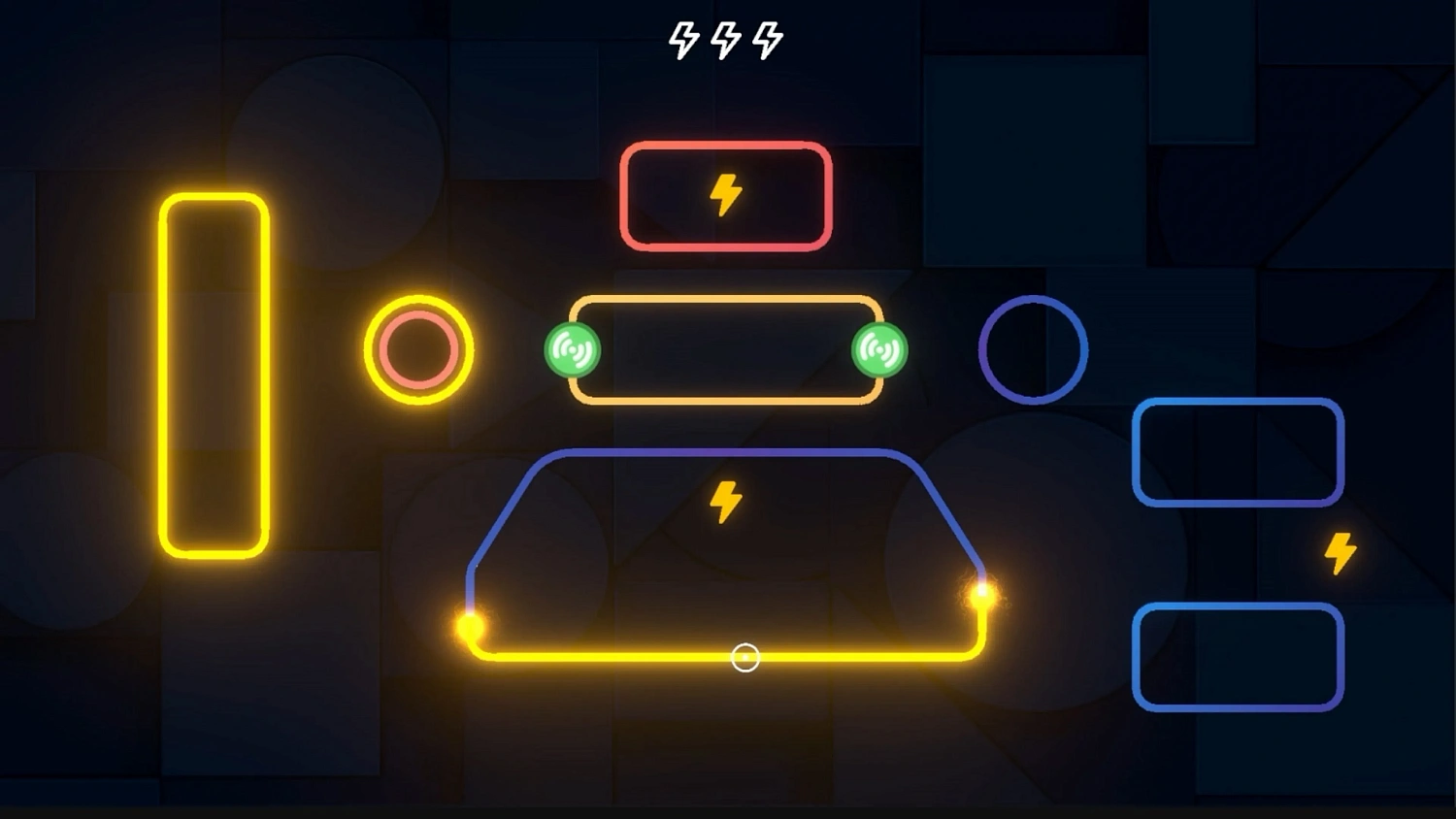Image resolution: width=1456 pixels, height=819 pixels.
Task: Tap the right green rotation node
Action: [x=881, y=348]
